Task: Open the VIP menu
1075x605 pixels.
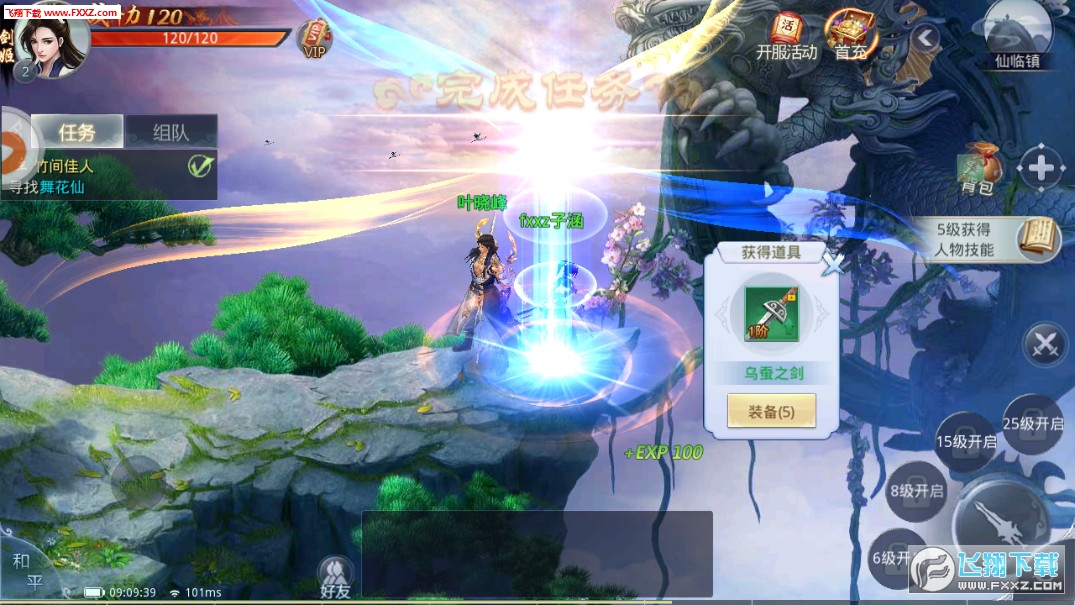Action: (x=316, y=40)
